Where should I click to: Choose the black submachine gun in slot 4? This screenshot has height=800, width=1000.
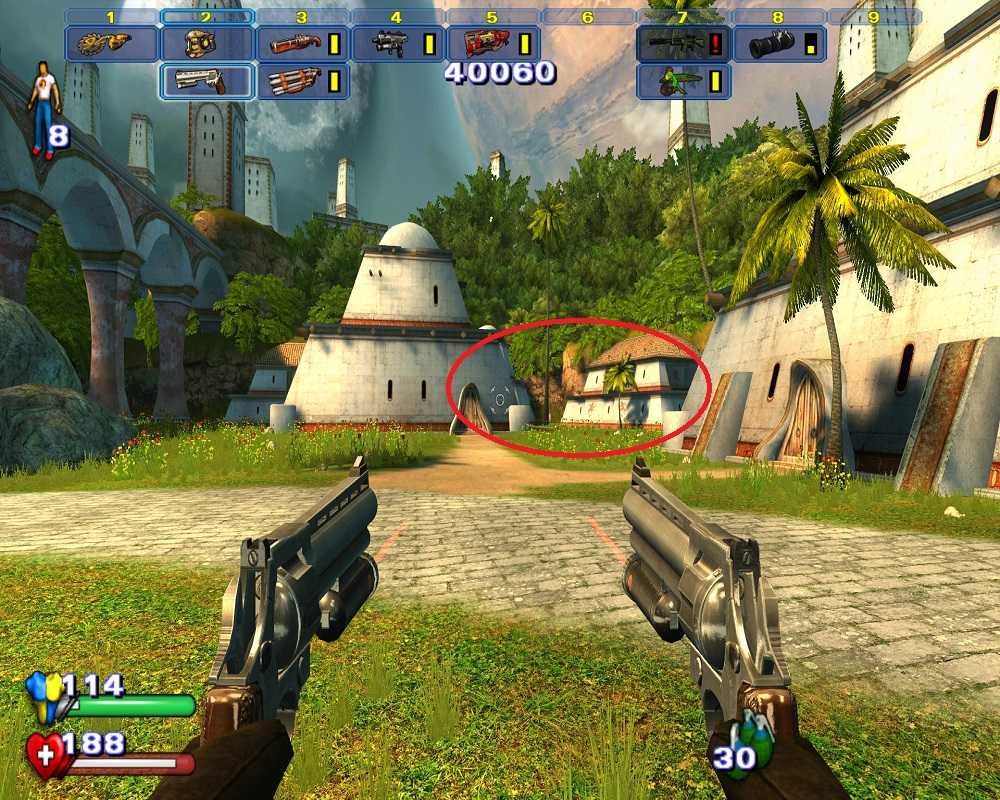coord(390,44)
